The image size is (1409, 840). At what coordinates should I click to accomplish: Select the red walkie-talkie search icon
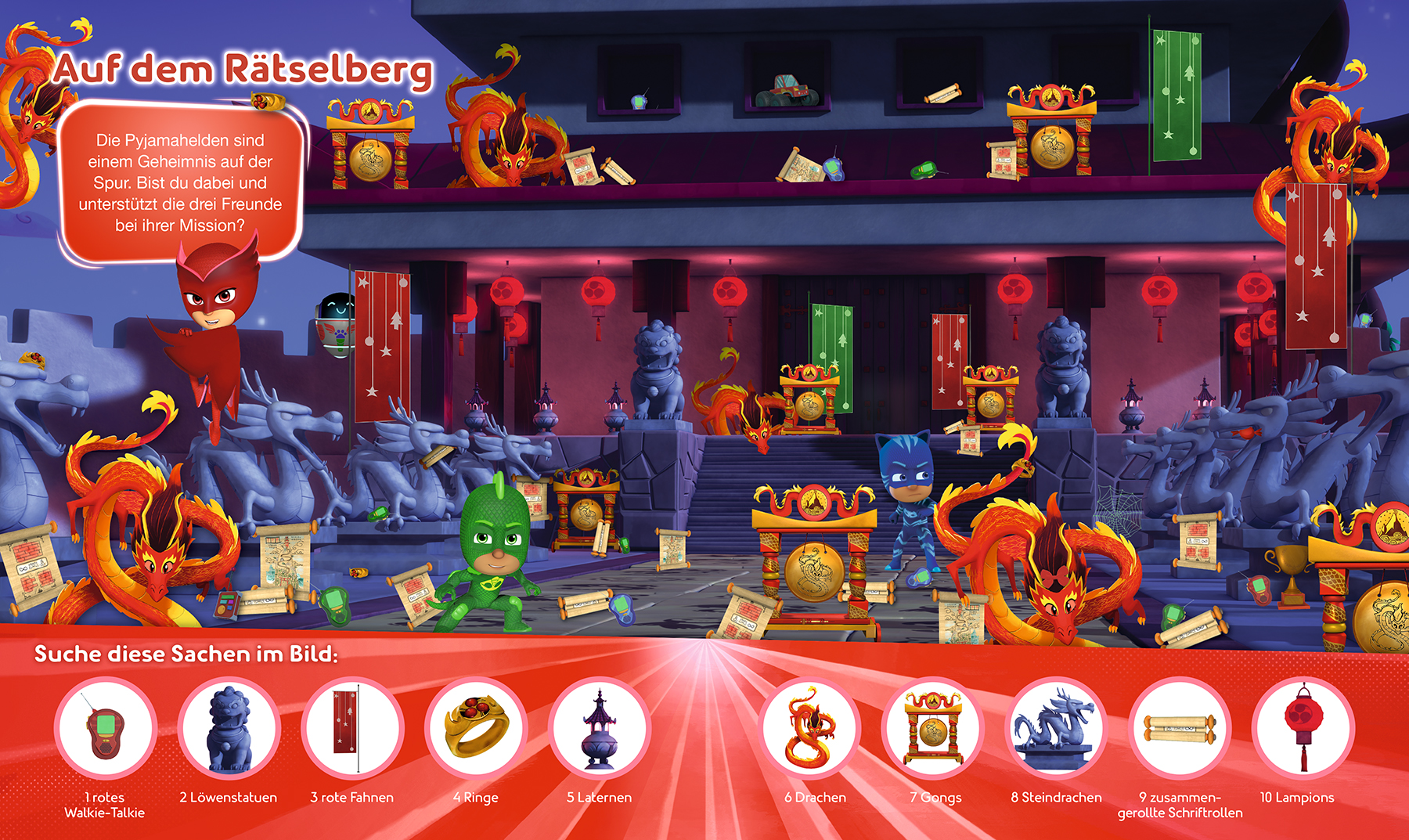(106, 729)
